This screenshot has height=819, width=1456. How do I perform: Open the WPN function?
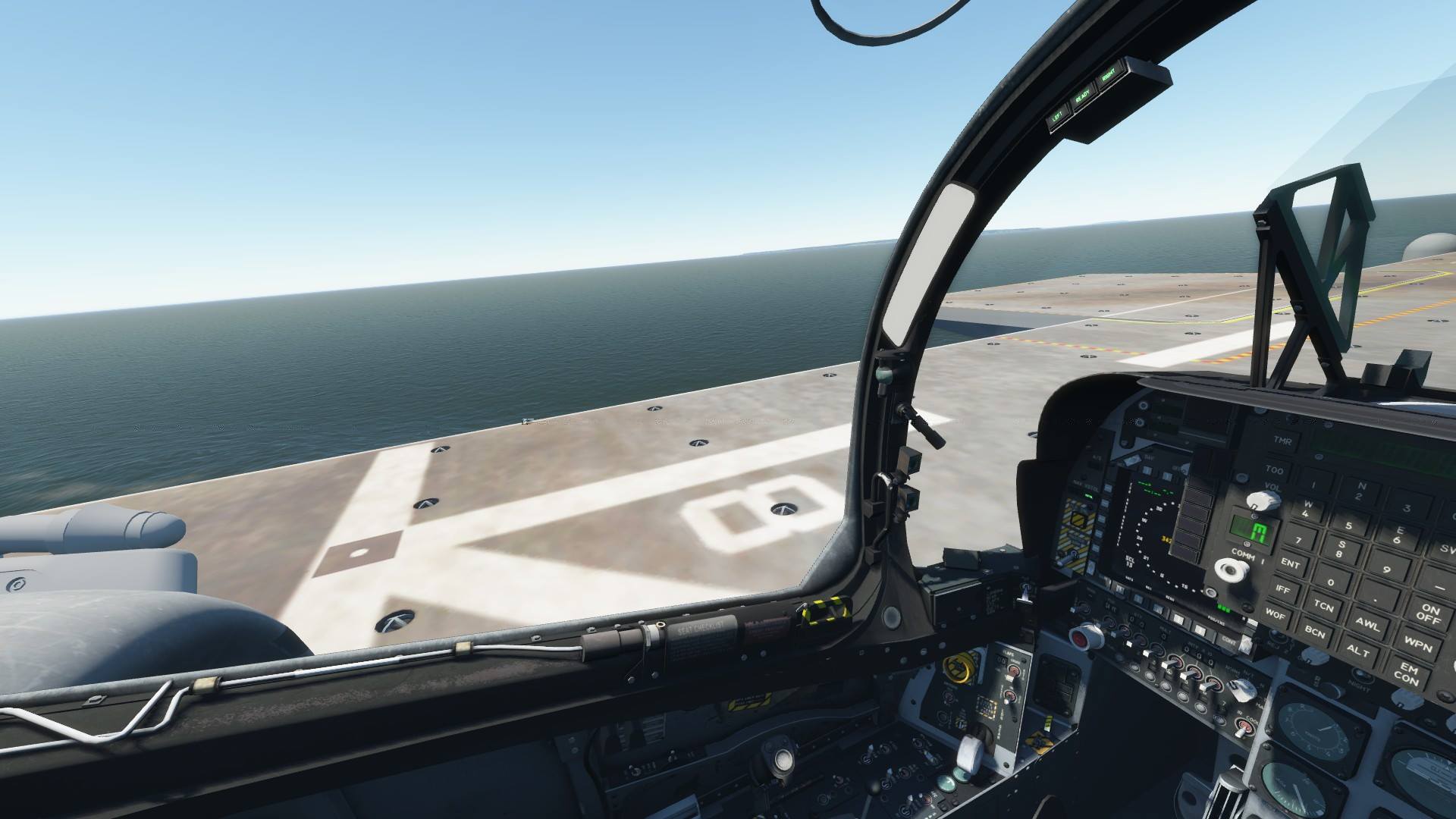click(1417, 646)
